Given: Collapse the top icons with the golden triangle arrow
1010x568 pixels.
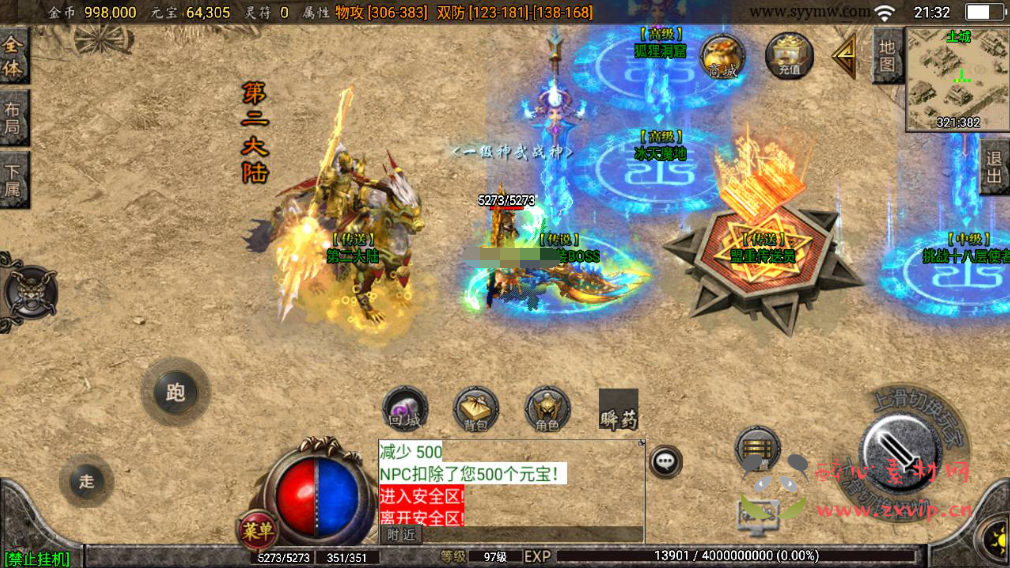Looking at the screenshot, I should [845, 55].
